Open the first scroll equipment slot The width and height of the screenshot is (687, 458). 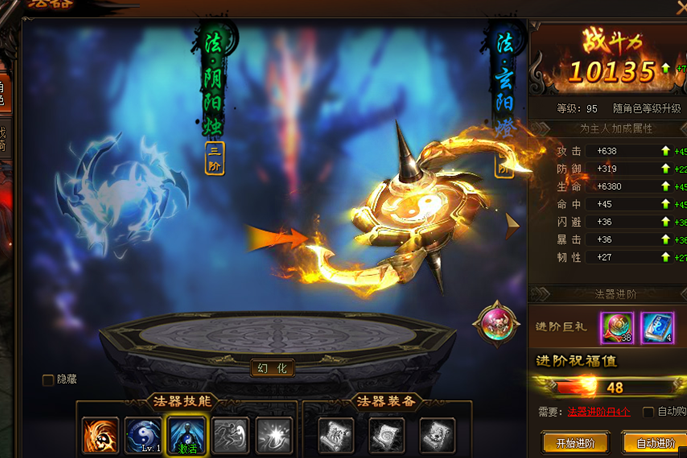pyautogui.click(x=336, y=435)
